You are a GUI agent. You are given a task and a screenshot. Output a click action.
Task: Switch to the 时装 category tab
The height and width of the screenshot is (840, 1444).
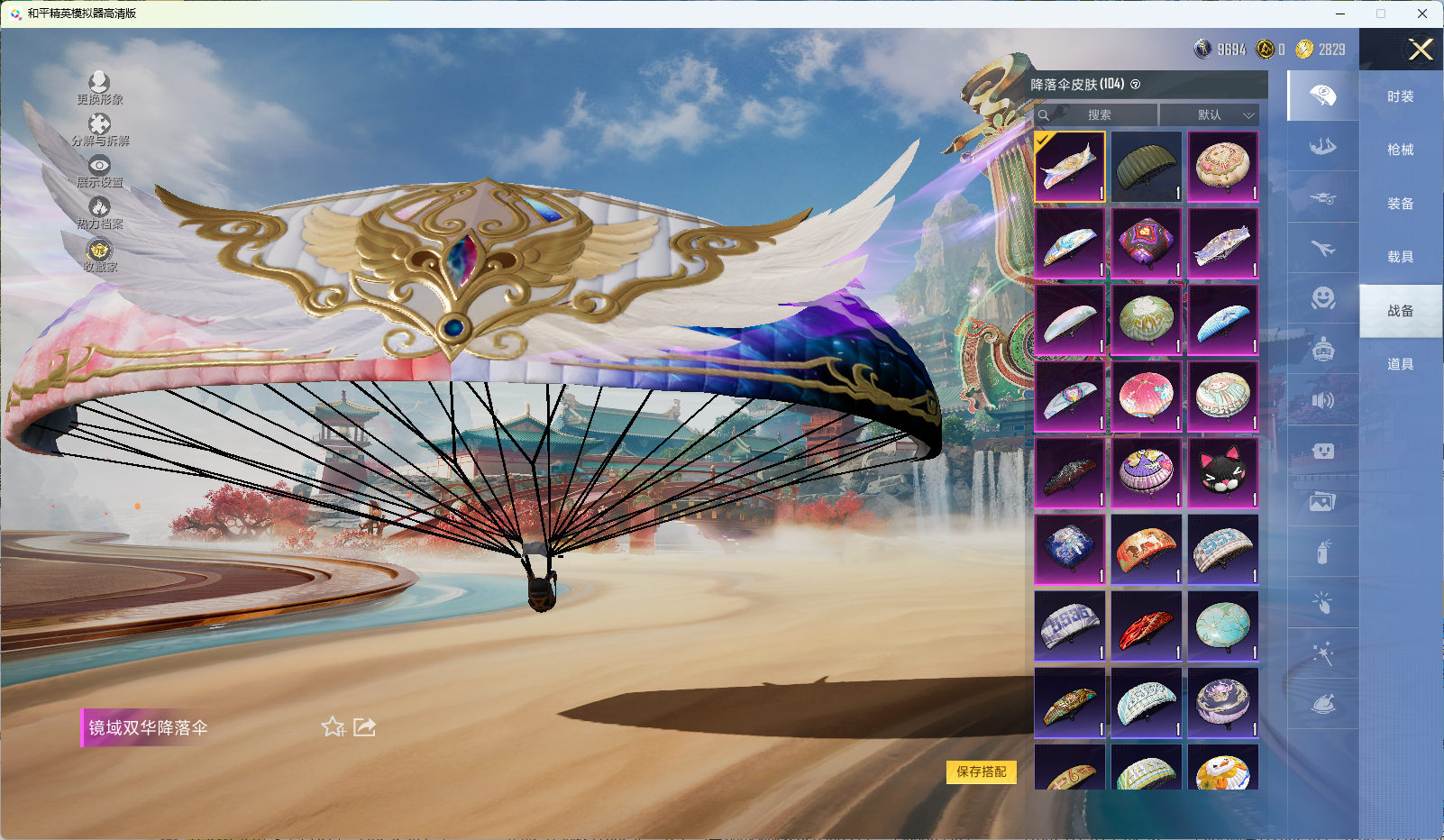coord(1400,96)
